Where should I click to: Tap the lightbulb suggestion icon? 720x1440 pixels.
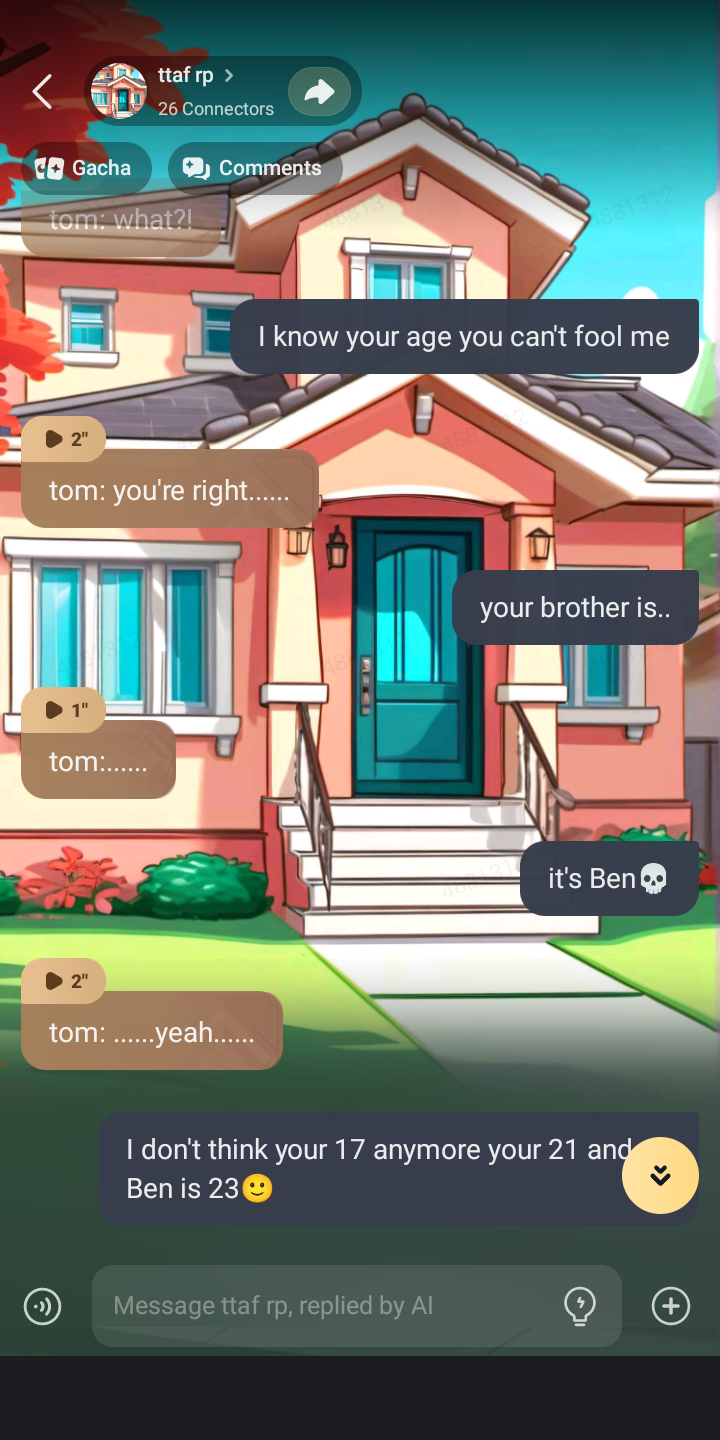point(580,1306)
